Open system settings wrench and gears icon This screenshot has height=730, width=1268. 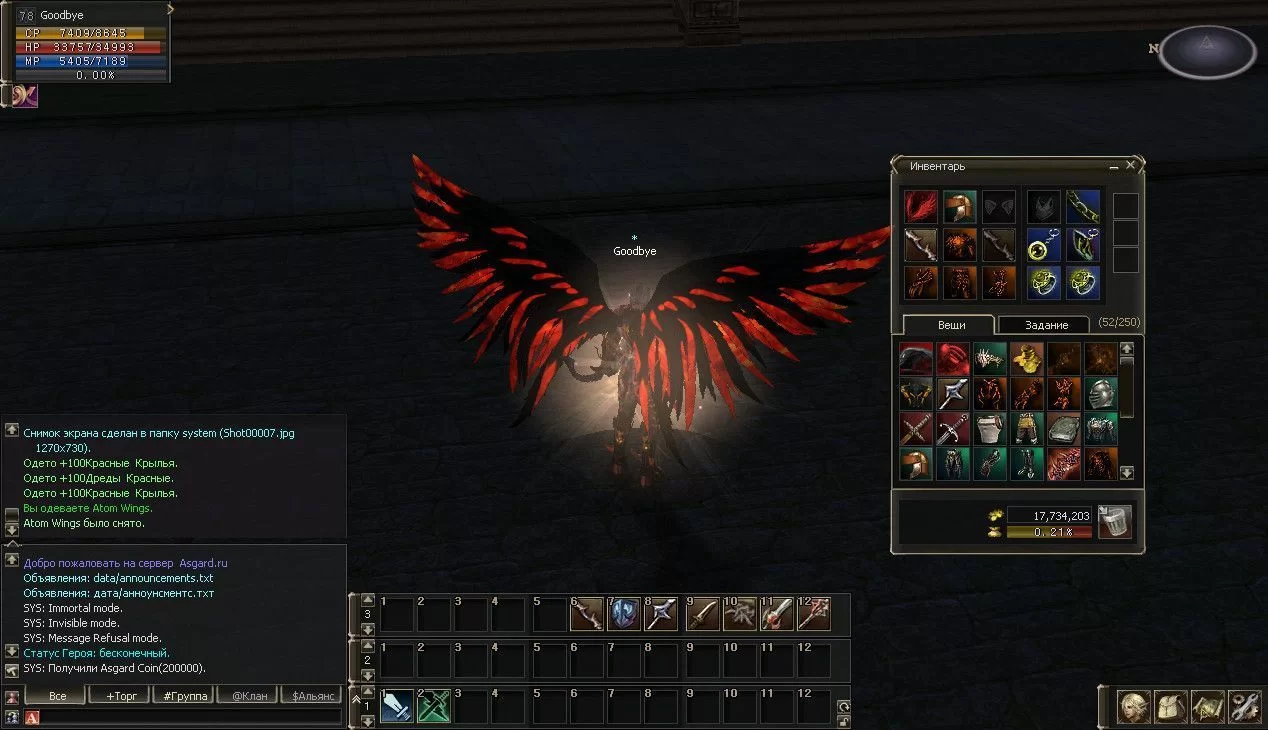point(1244,707)
